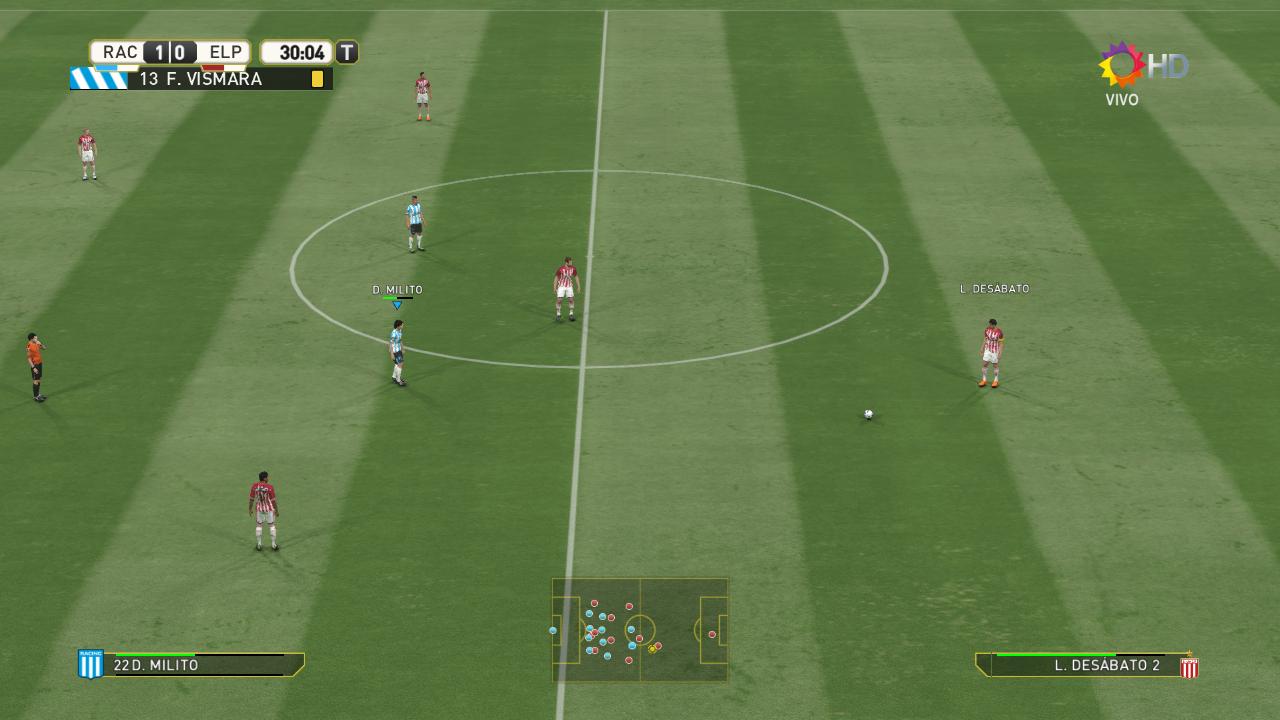Click the T icon beside the match clock
1280x720 pixels.
click(347, 52)
